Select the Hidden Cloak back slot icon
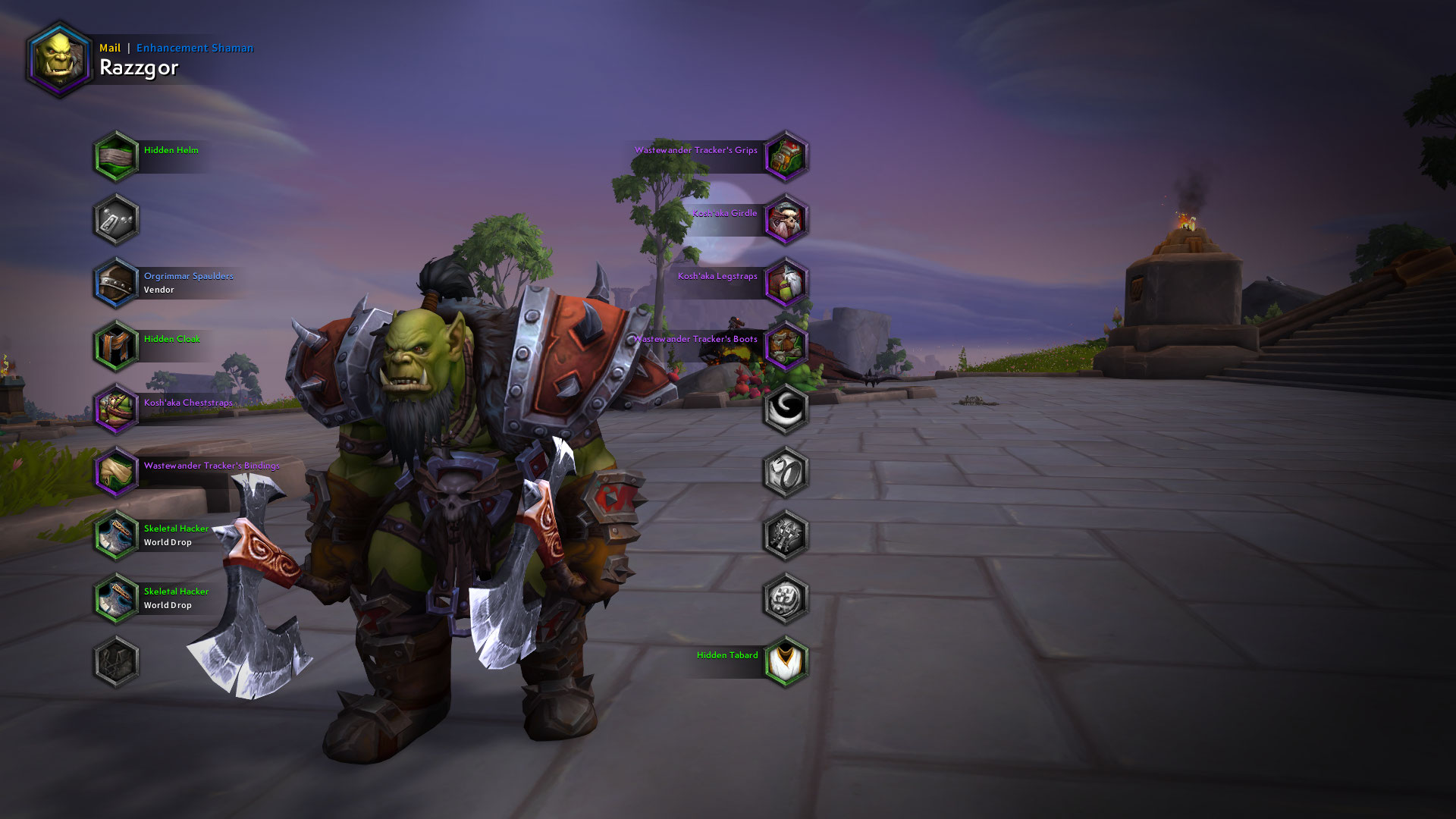Image resolution: width=1456 pixels, height=819 pixels. [115, 346]
